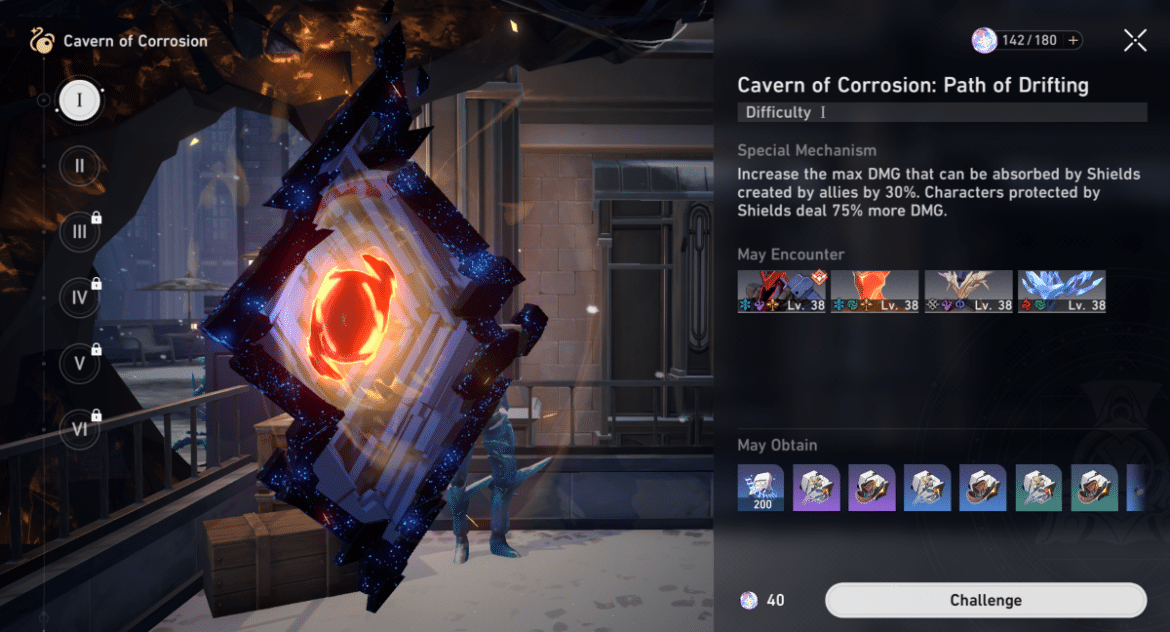Choose locked difficulty level IV
This screenshot has width=1170, height=632.
[x=79, y=297]
